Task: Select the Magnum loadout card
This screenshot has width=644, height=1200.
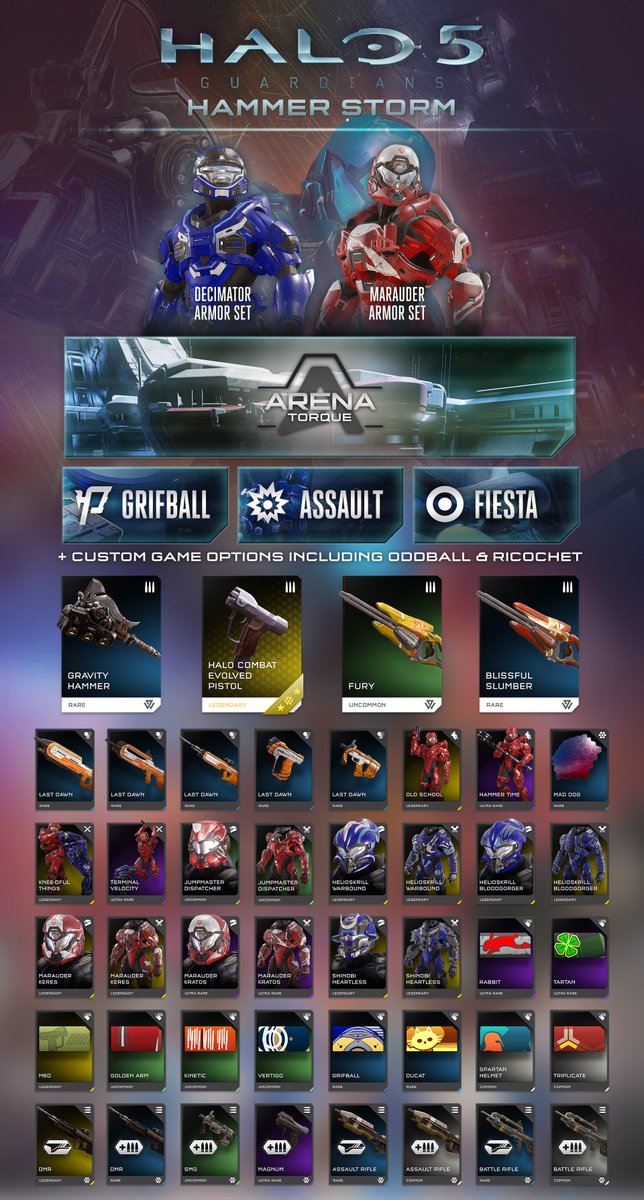Action: (x=285, y=1144)
